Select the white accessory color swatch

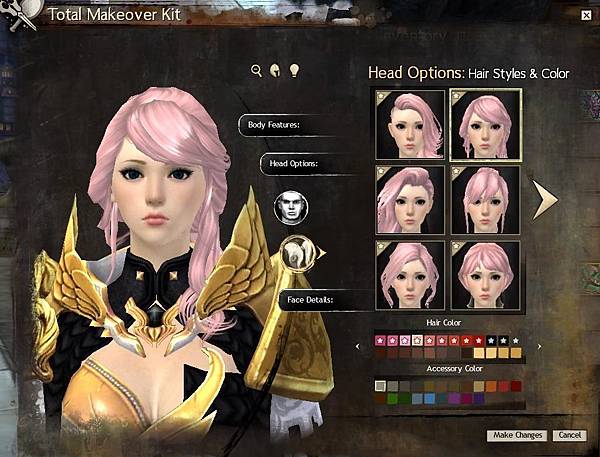[379, 386]
